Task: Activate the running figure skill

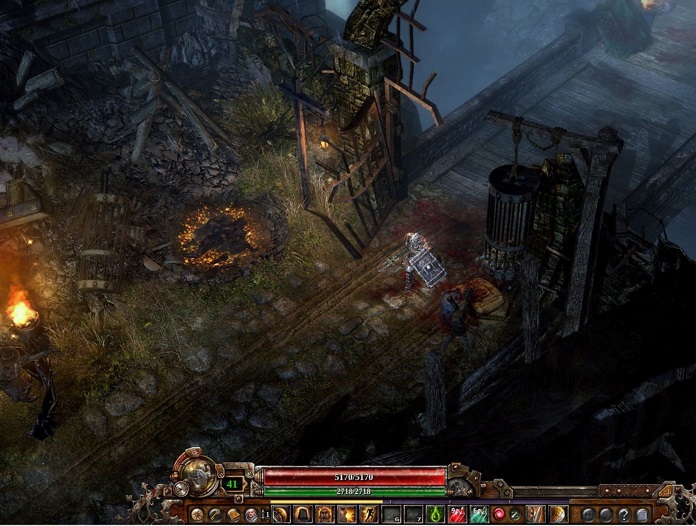Action: click(x=370, y=514)
